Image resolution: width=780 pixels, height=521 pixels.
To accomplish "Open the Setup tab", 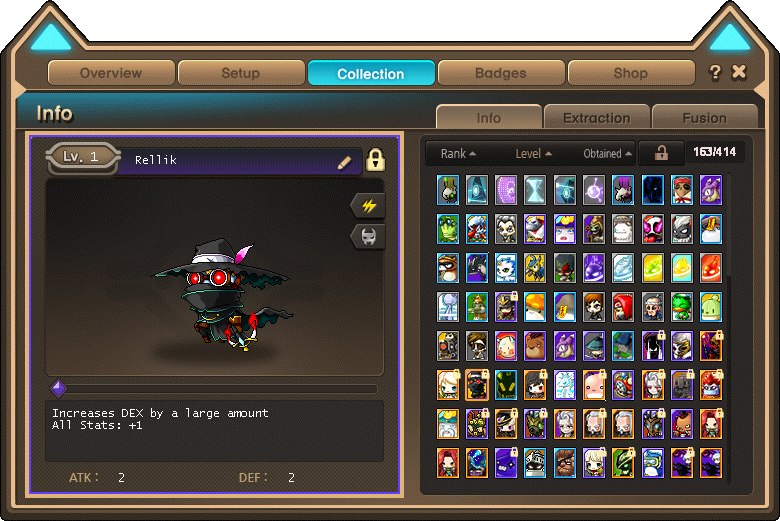I will tap(240, 73).
